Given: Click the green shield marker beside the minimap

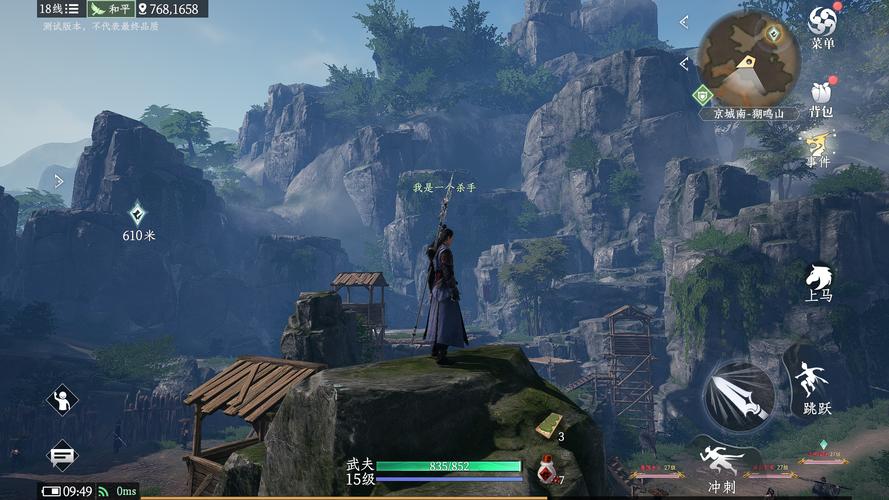Looking at the screenshot, I should pyautogui.click(x=702, y=95).
